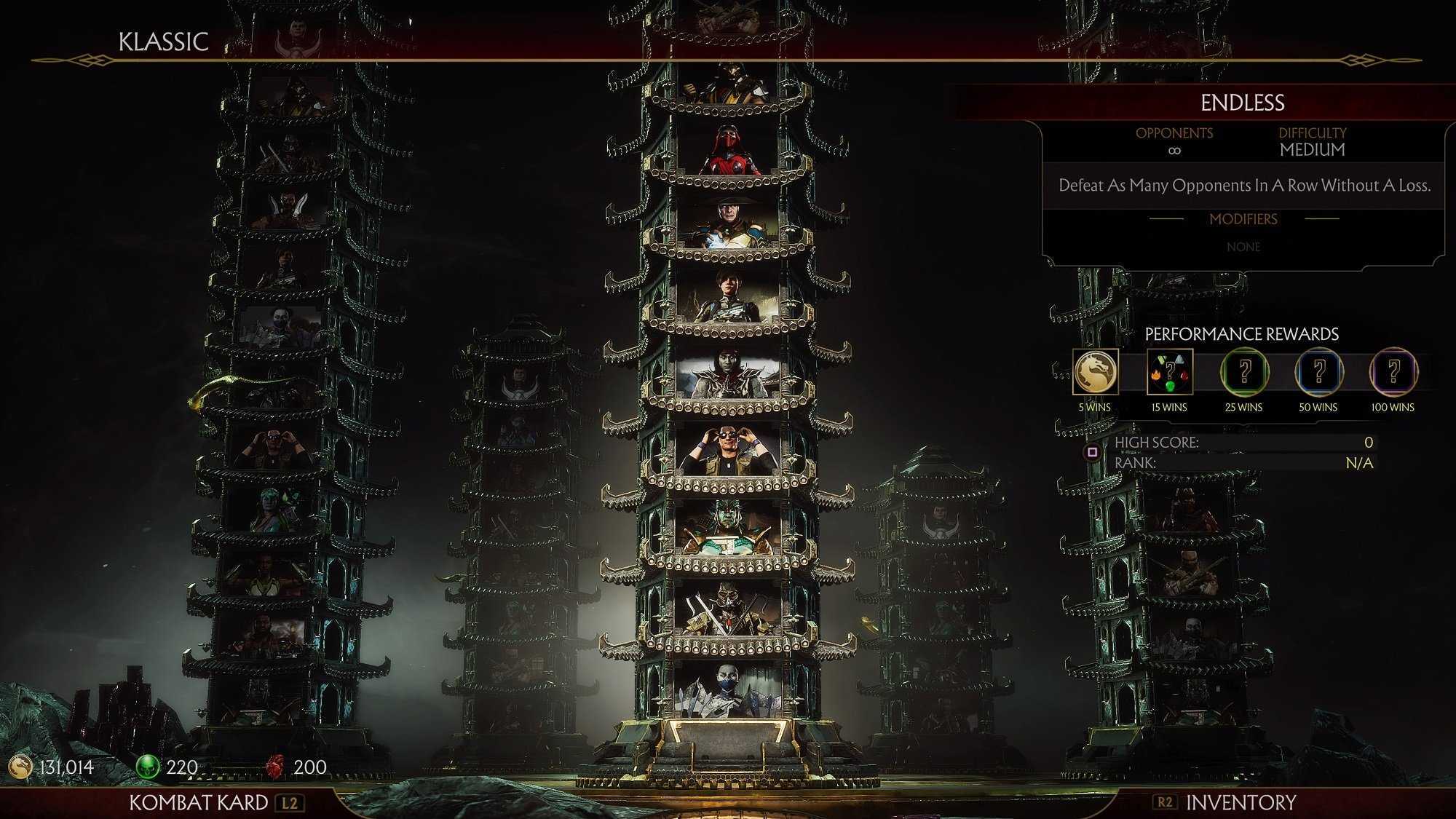View the 25 Wins mystery reward
This screenshot has width=1456, height=819.
(x=1244, y=372)
